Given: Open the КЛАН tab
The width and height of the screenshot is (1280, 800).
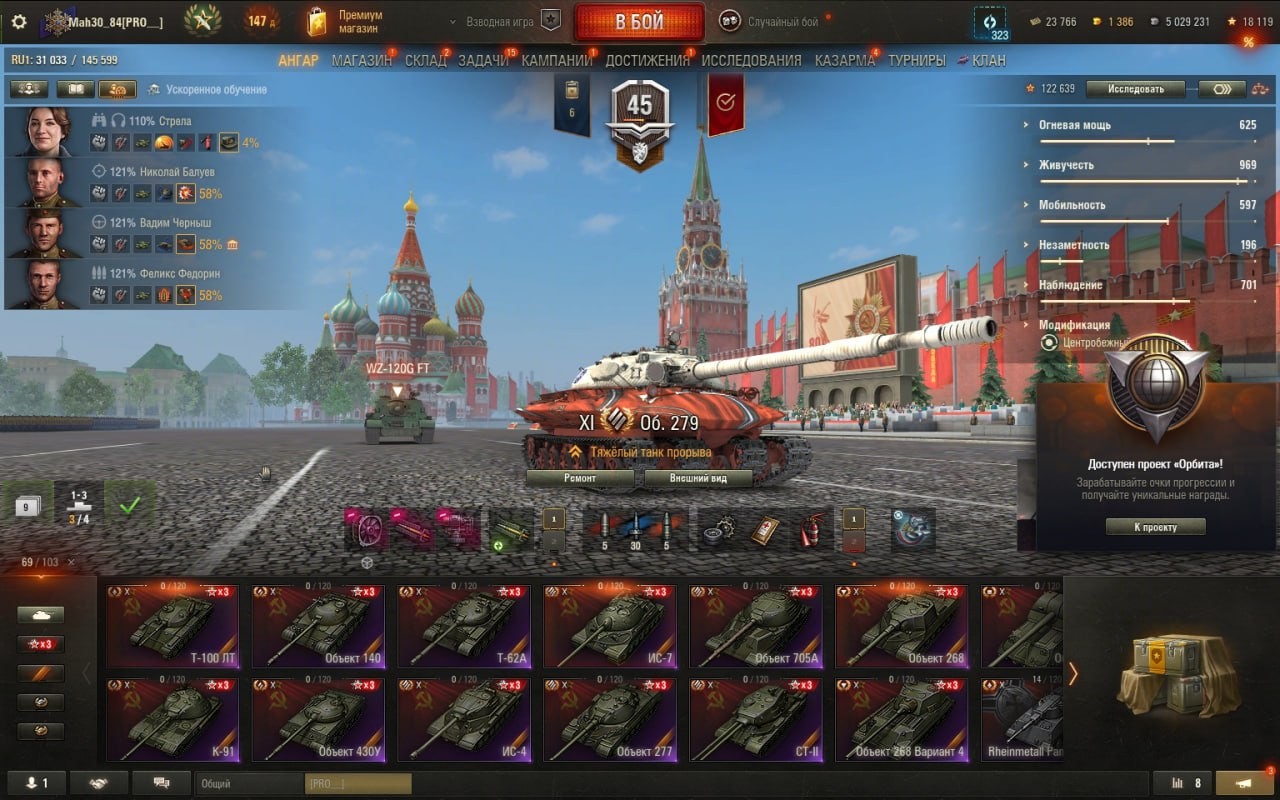Looking at the screenshot, I should click(988, 60).
